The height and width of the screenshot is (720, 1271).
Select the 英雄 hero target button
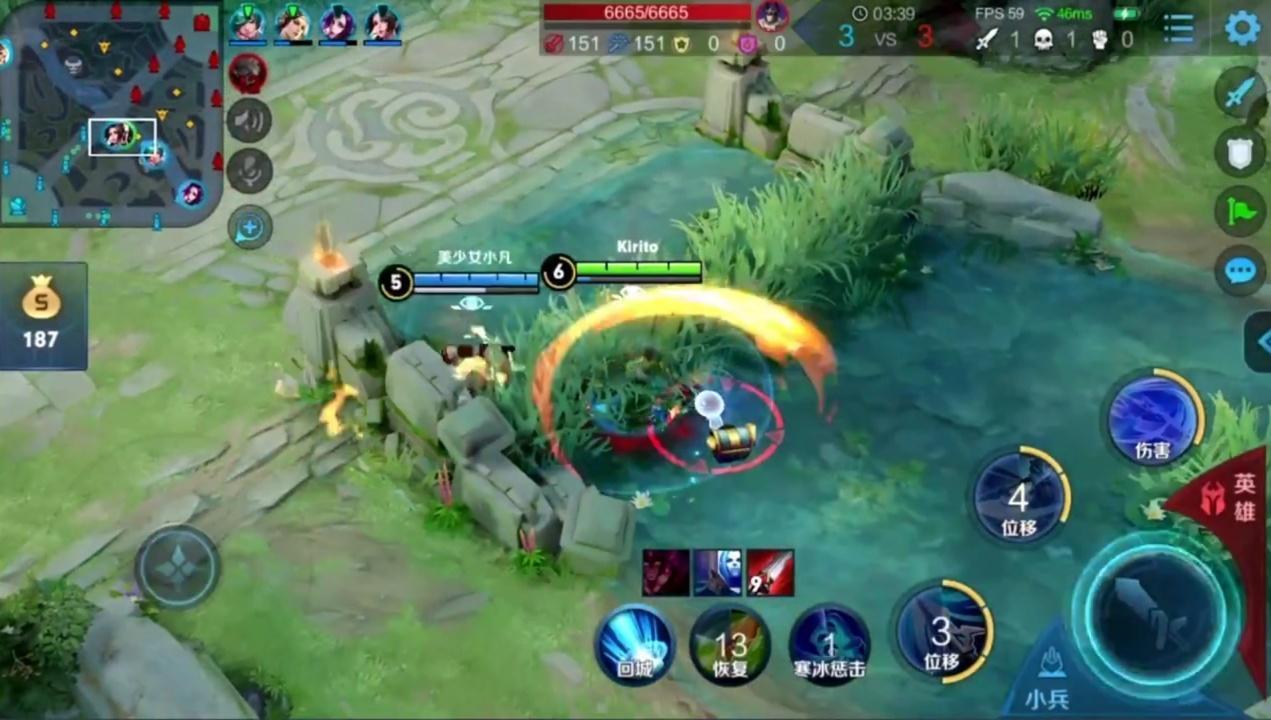(1234, 497)
